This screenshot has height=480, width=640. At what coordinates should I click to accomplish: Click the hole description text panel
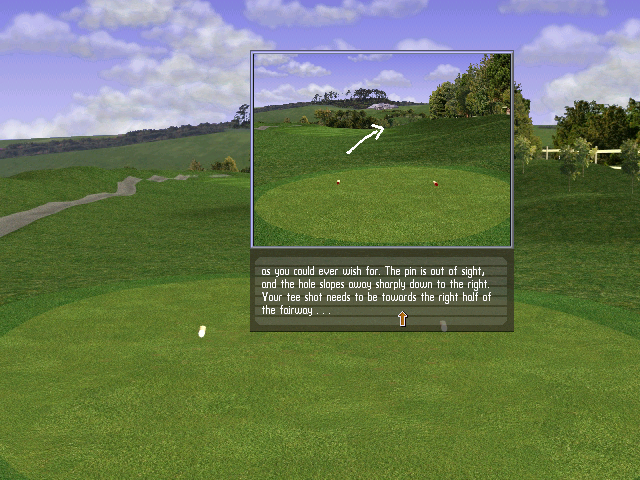click(382, 290)
